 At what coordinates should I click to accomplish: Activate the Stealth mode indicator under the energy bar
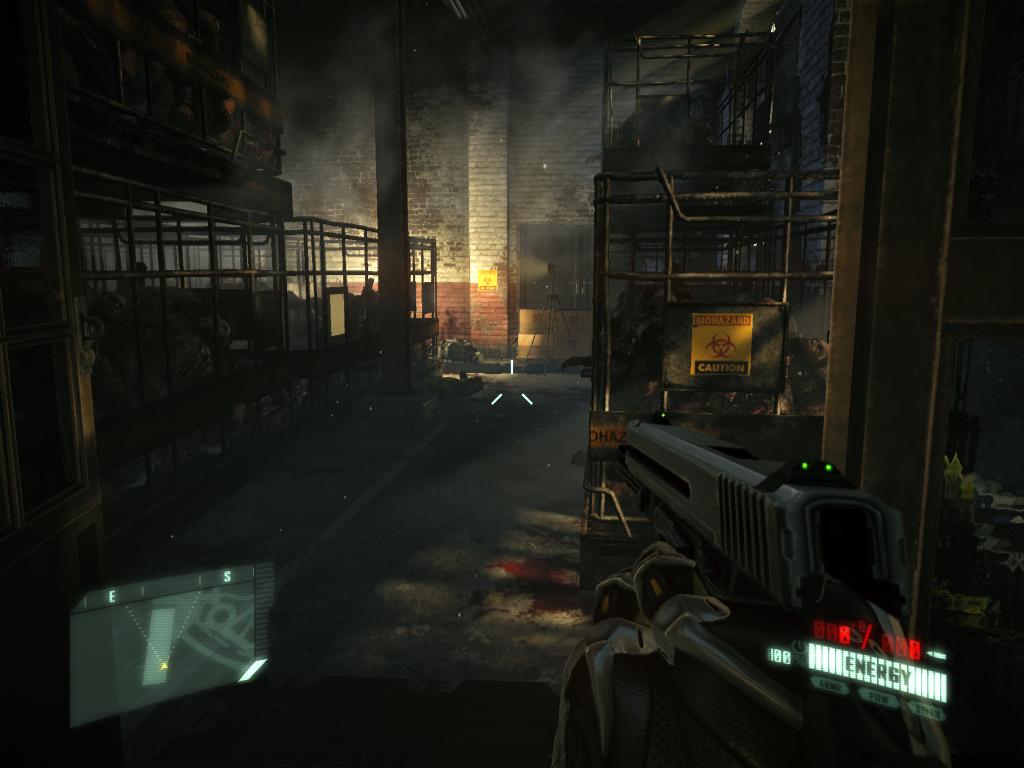point(927,711)
